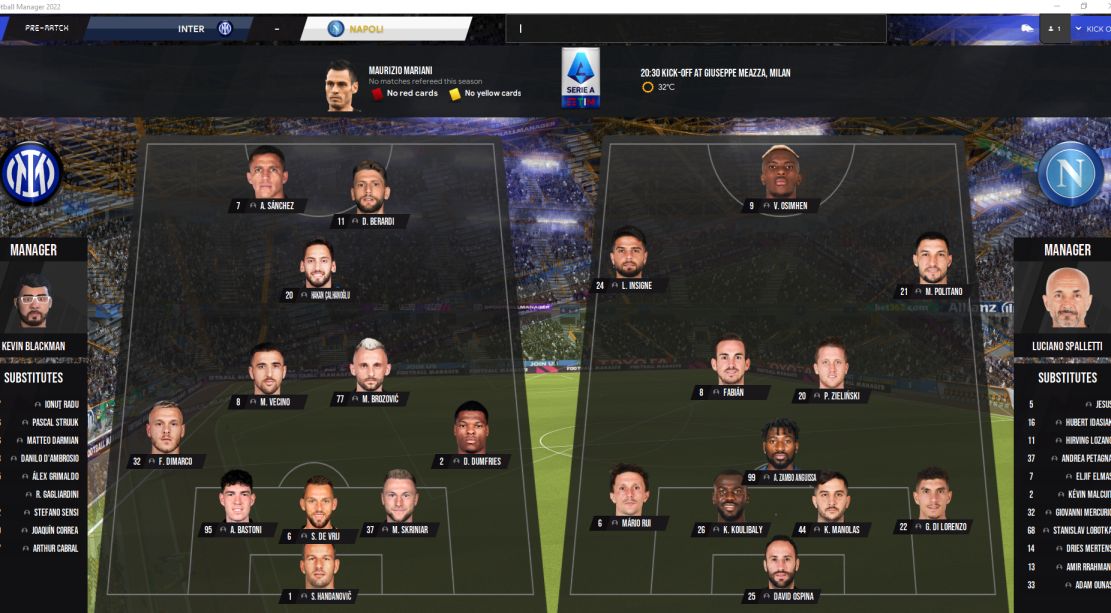Viewport: 1111px width, 613px height.
Task: Open manager Luciano Spalletti's profile
Action: tap(1067, 298)
